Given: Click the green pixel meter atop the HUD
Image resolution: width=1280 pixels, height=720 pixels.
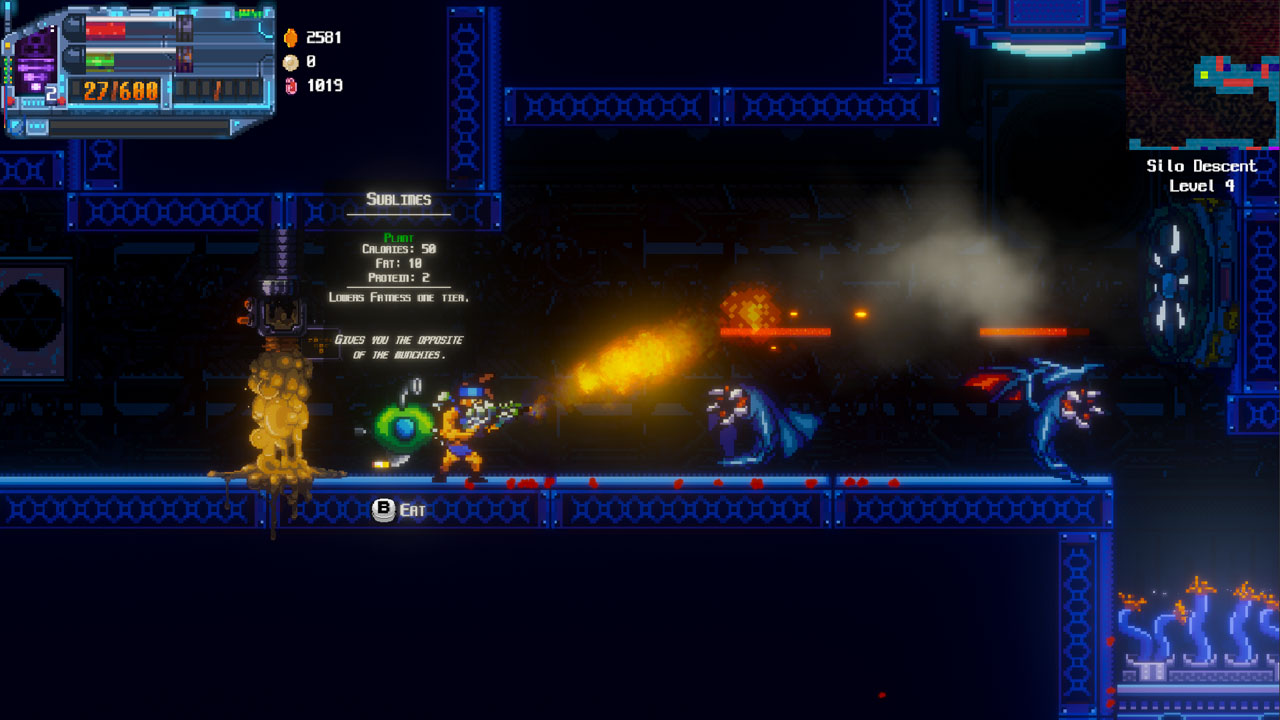Looking at the screenshot, I should (247, 12).
